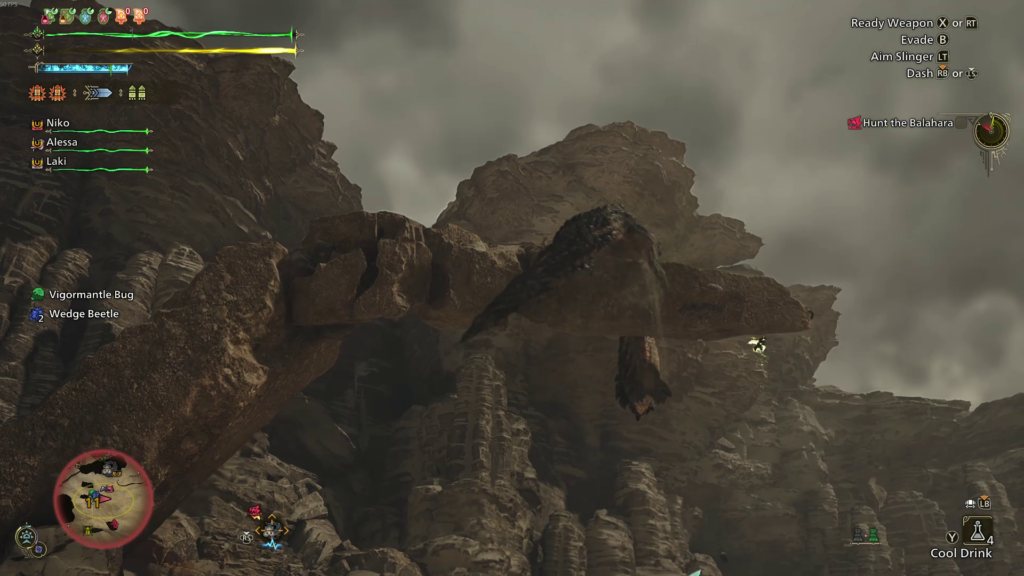Image resolution: width=1024 pixels, height=576 pixels.
Task: Select party member Niko
Action: [x=58, y=123]
